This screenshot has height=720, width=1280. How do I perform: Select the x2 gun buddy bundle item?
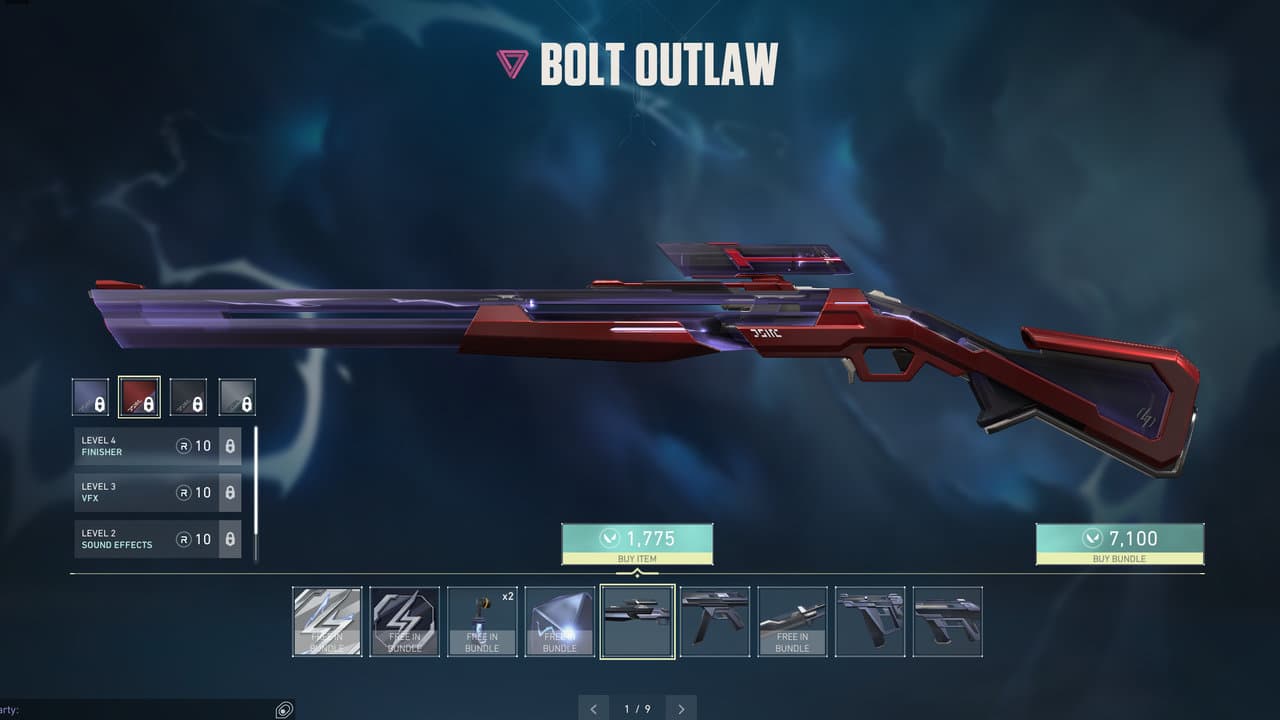tap(482, 620)
